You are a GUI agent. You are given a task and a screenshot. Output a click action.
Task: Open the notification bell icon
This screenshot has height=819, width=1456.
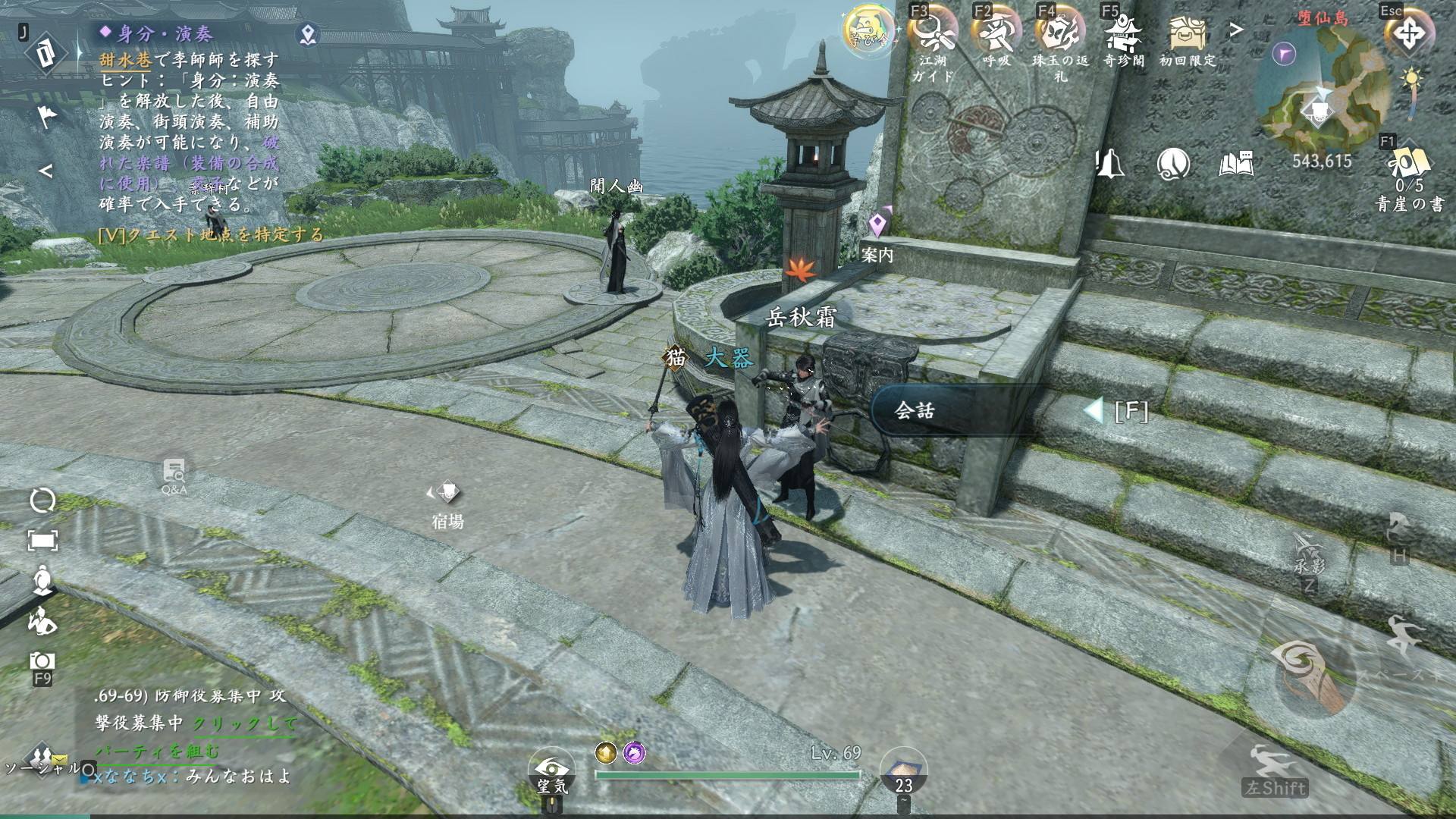pos(1109,164)
